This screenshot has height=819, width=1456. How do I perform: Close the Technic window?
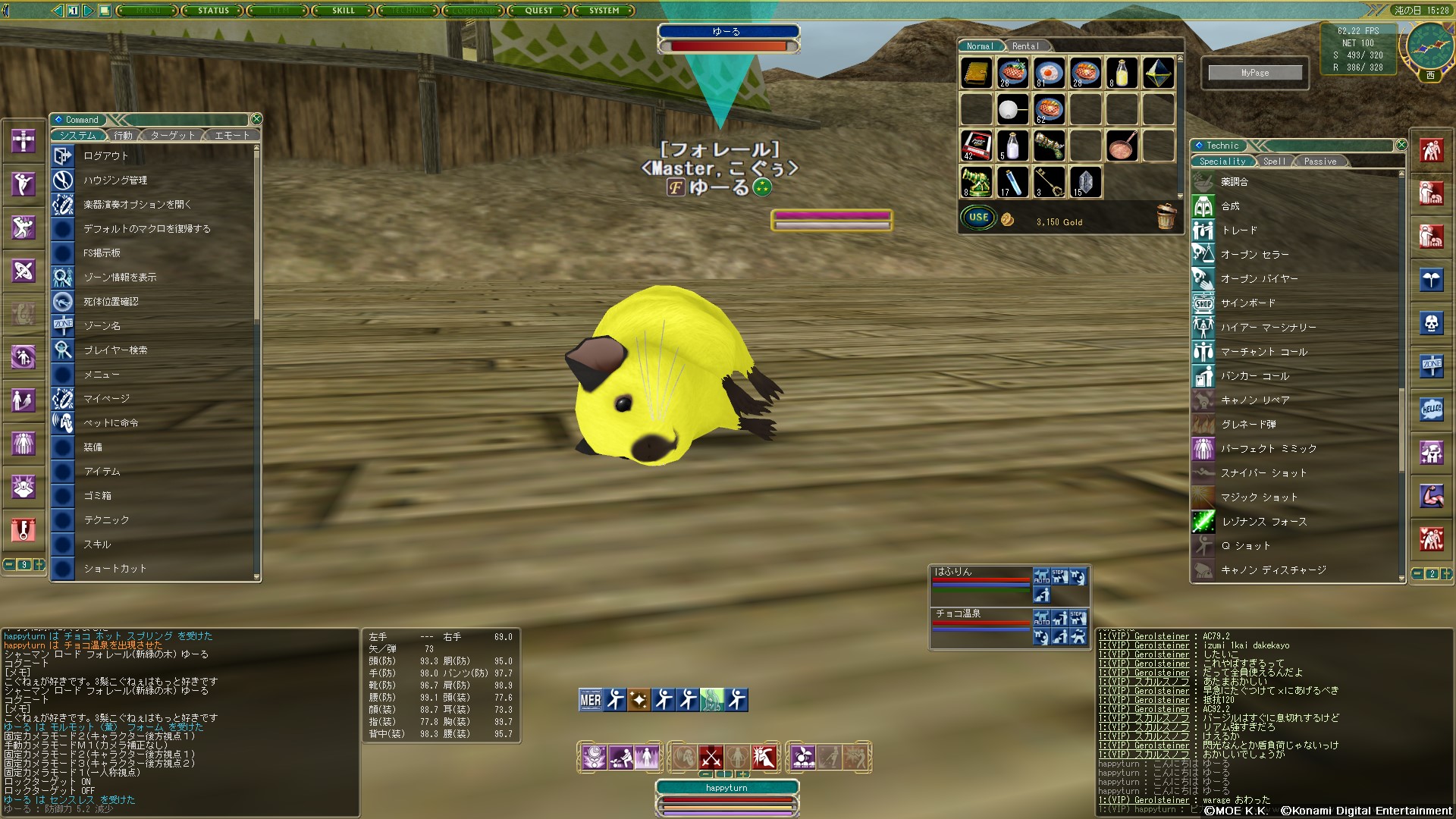click(1401, 145)
